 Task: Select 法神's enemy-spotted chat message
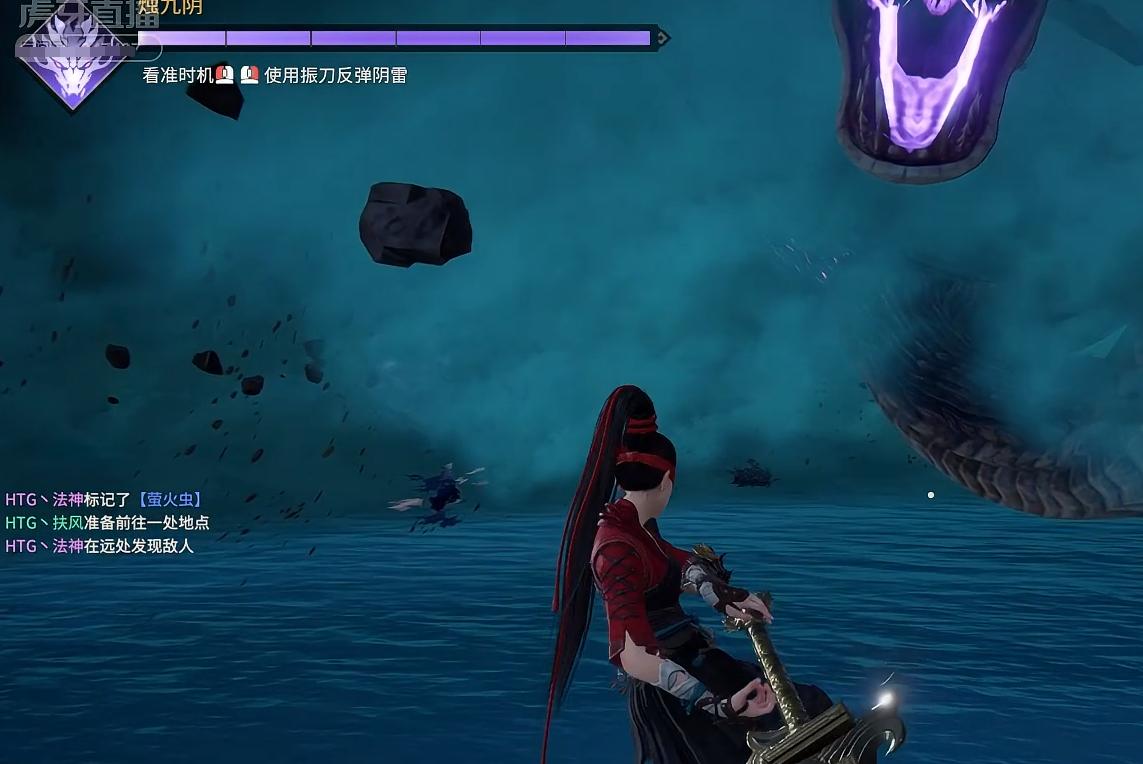(x=99, y=546)
